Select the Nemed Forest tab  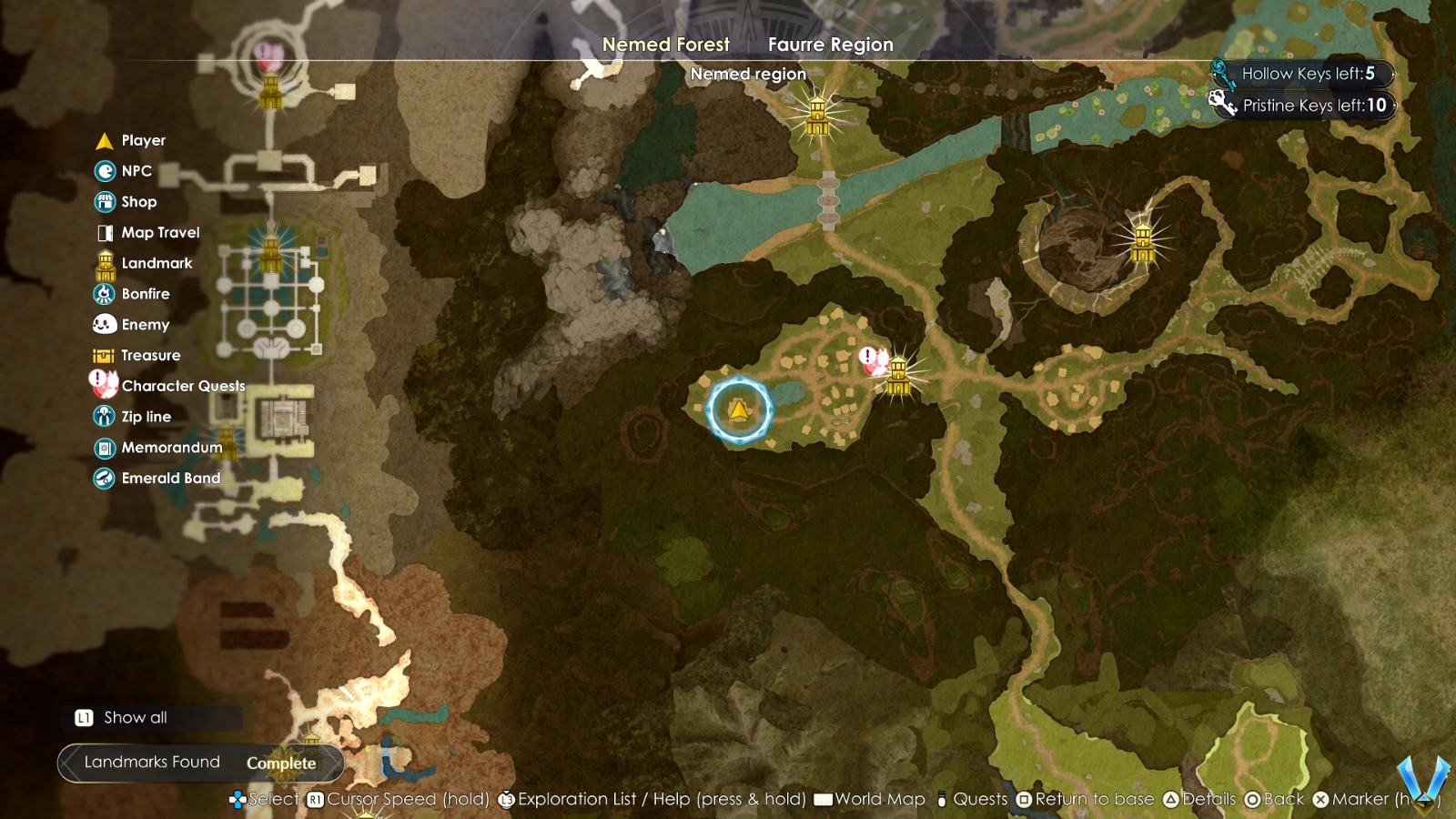point(665,44)
